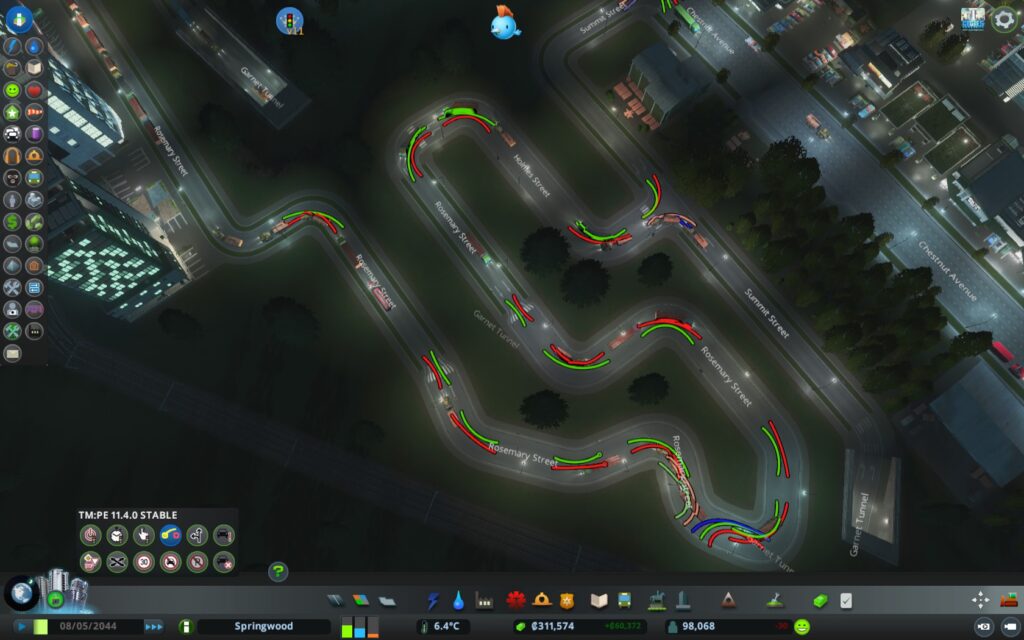Change game speed with triple arrows

(154, 626)
